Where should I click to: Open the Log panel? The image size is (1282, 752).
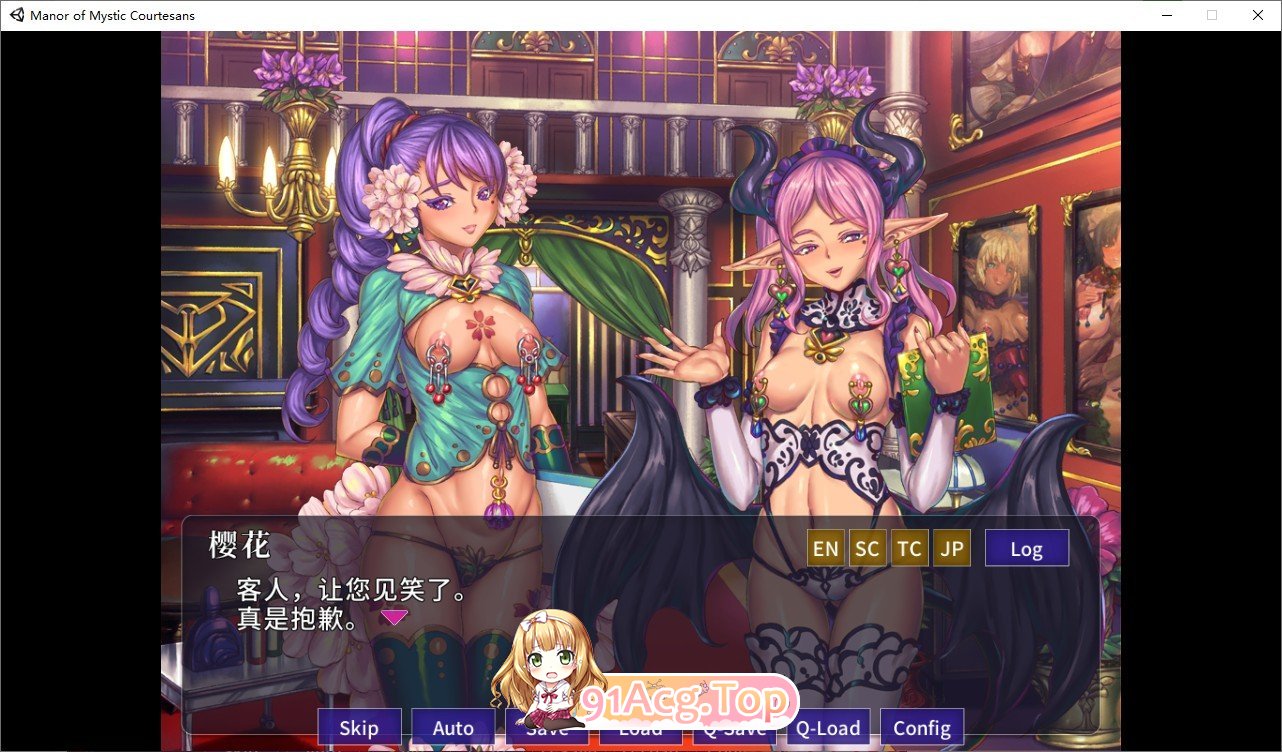coord(1026,547)
